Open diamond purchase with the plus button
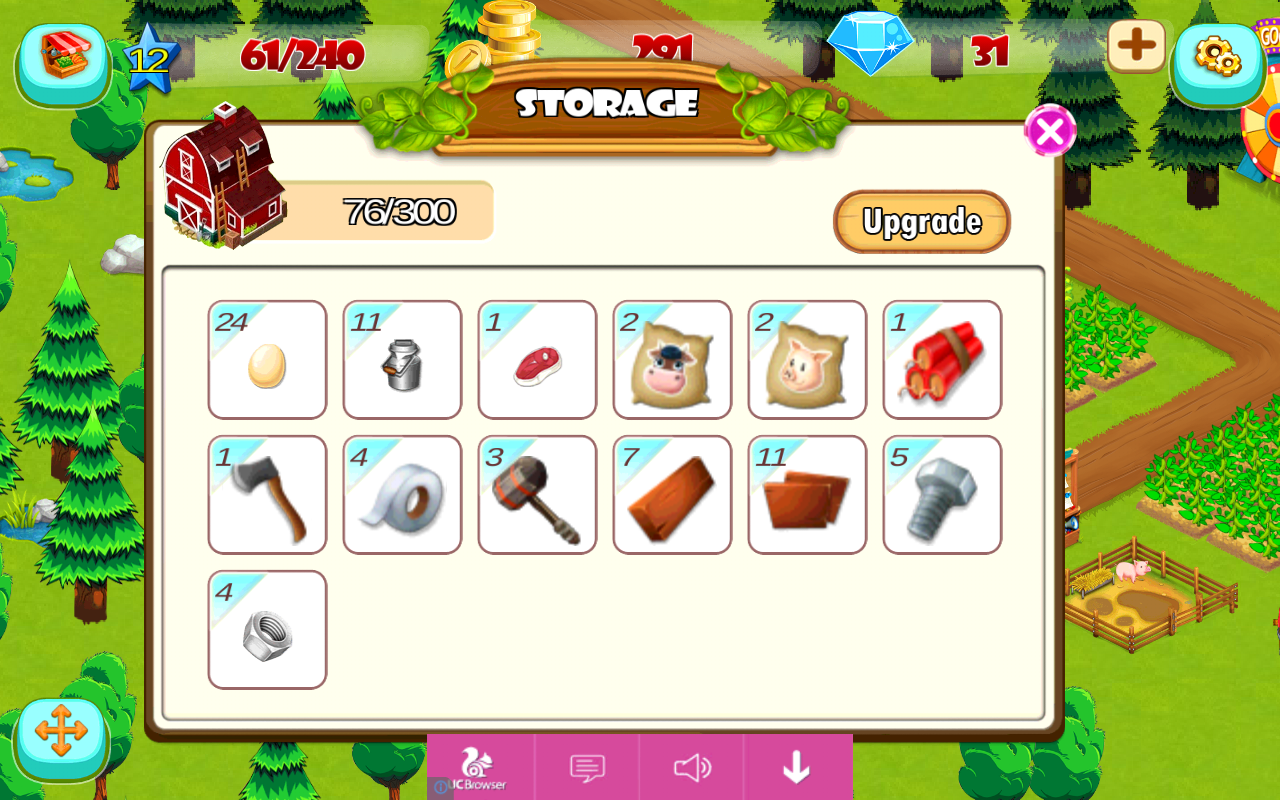1280x800 pixels. click(x=1136, y=46)
